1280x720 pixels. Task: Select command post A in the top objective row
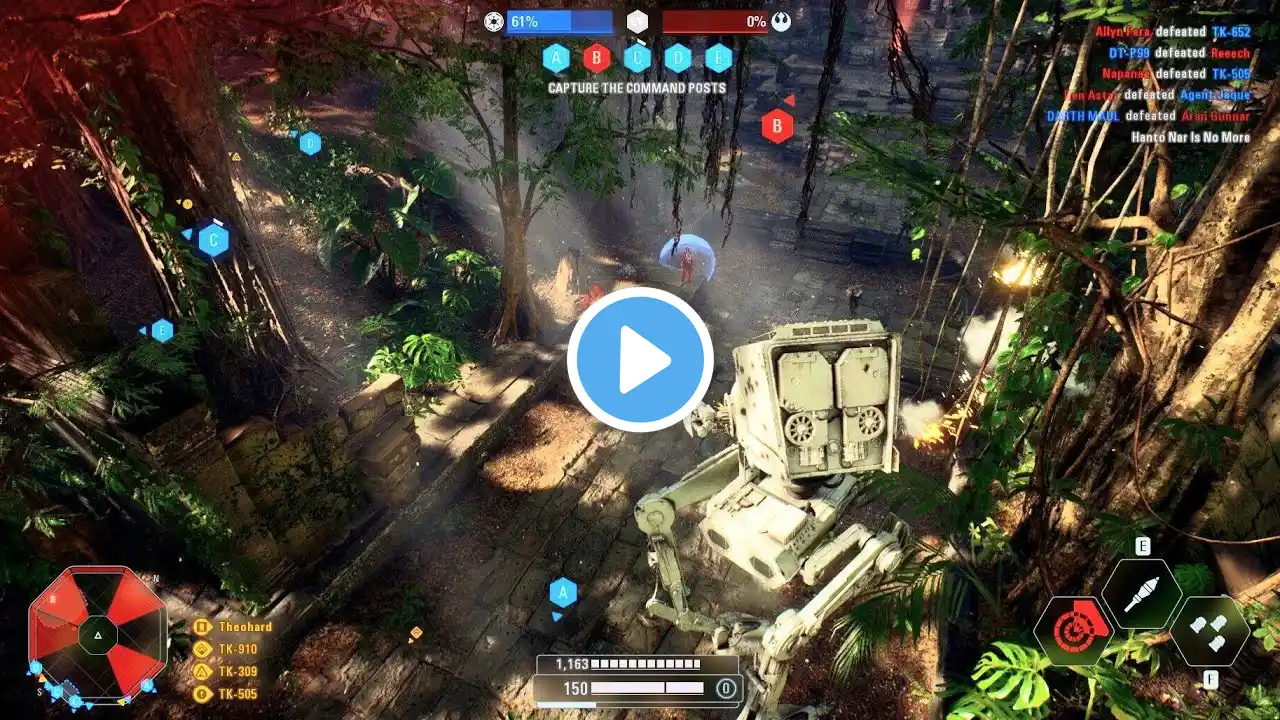tap(556, 58)
